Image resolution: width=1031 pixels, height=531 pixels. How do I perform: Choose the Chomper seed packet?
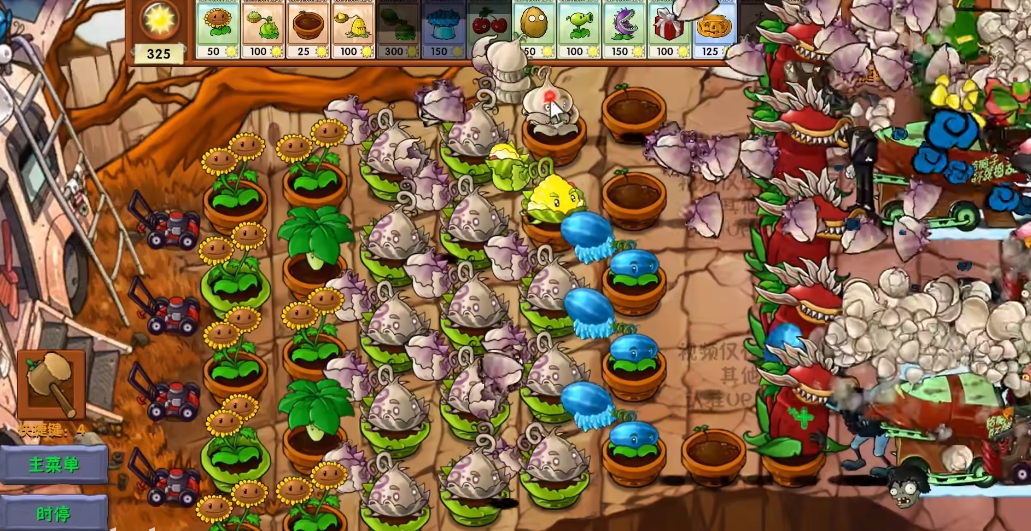point(624,29)
